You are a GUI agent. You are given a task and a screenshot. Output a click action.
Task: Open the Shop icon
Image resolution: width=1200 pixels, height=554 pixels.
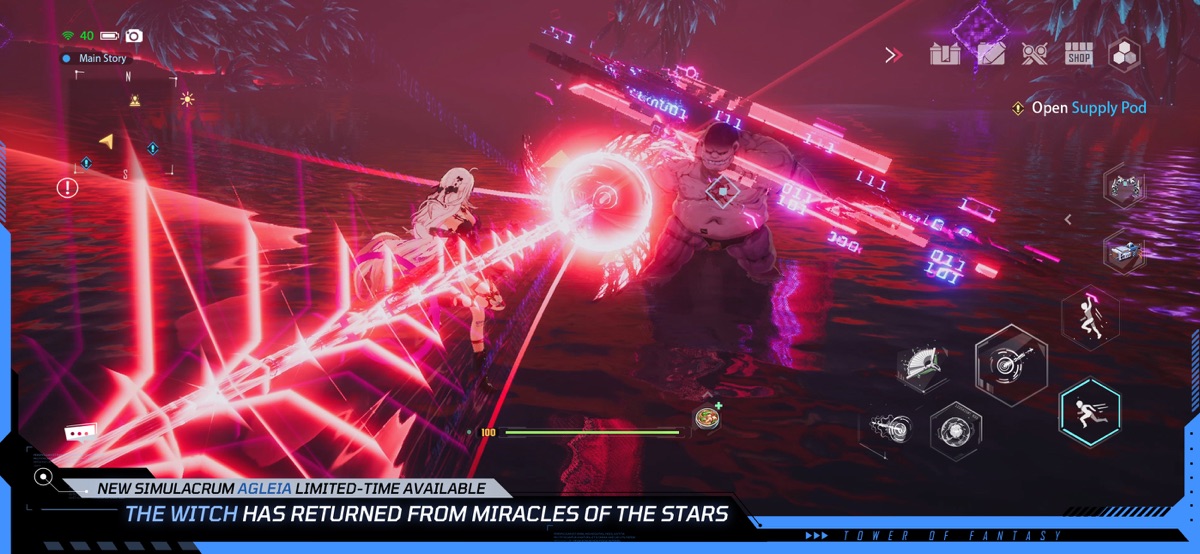click(x=1079, y=54)
